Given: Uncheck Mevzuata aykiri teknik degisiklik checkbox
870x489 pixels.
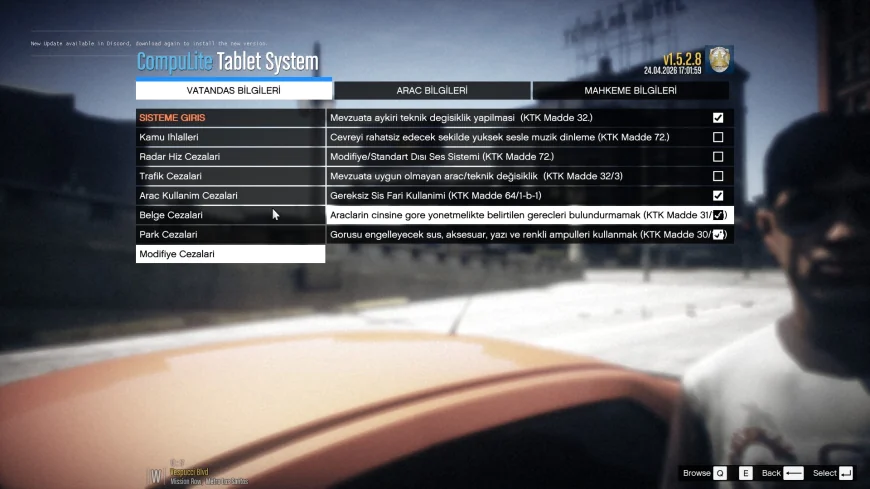Looking at the screenshot, I should (x=718, y=118).
